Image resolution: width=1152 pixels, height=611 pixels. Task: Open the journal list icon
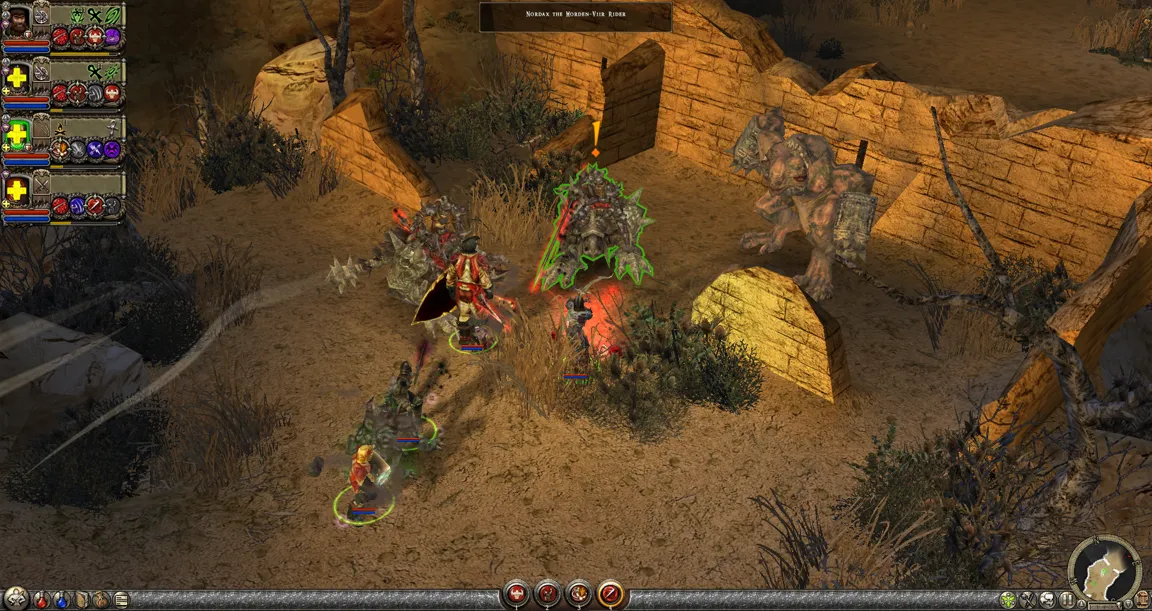[x=121, y=600]
